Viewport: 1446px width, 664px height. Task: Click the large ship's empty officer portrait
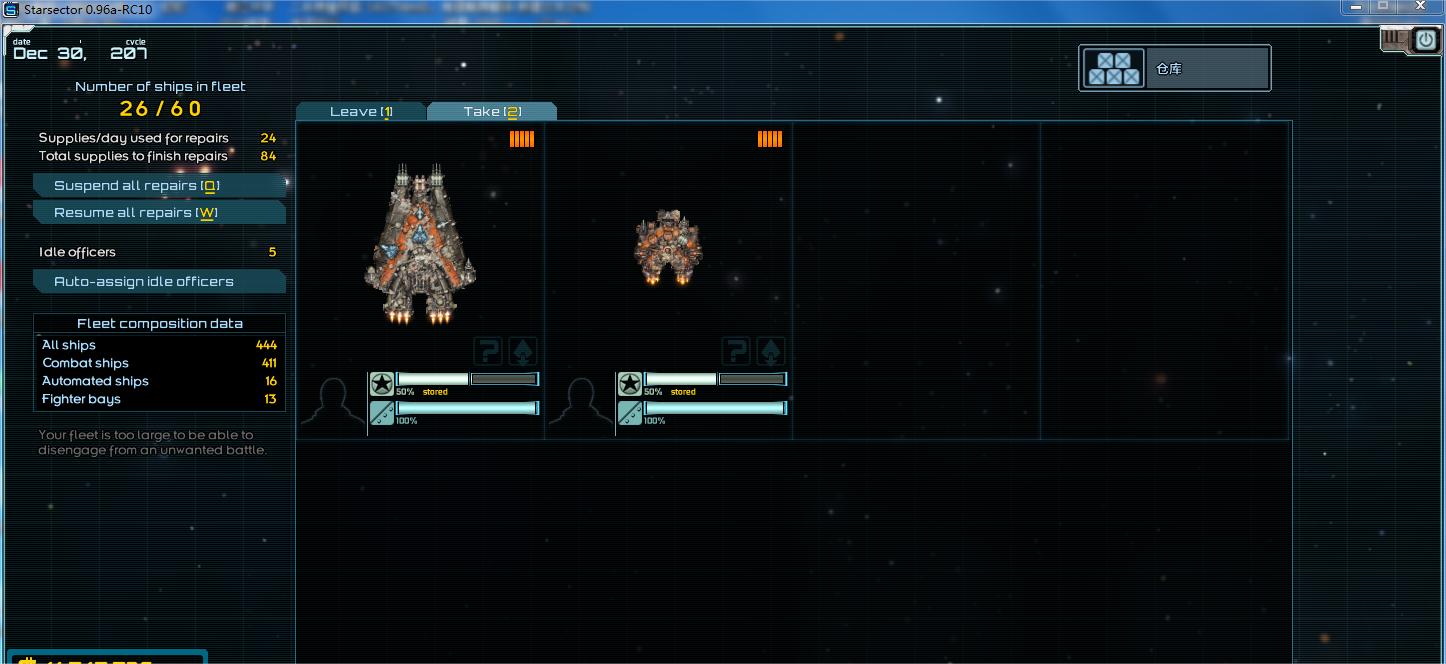pos(332,405)
